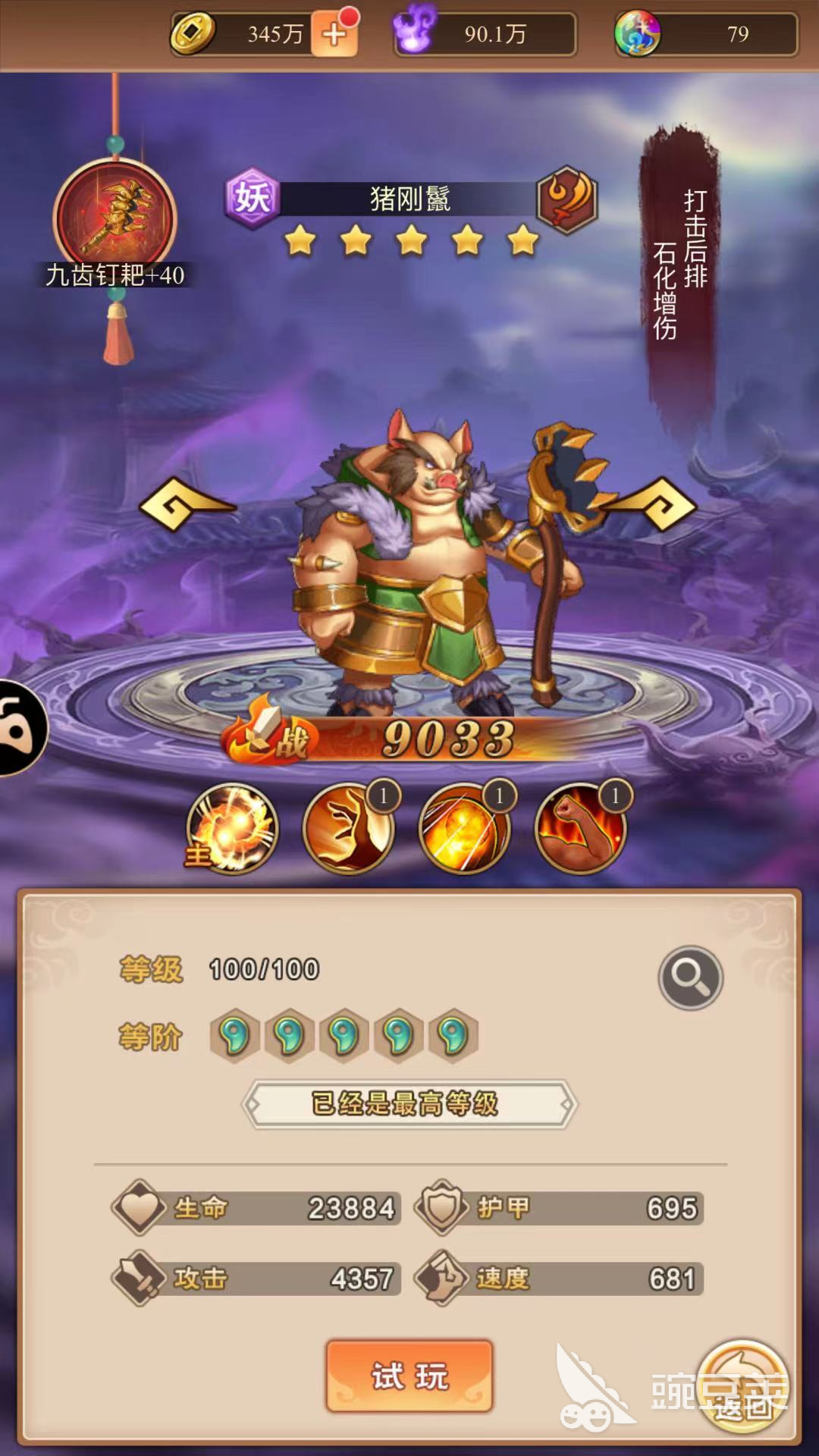
Task: Switch to the previous hero with left arrow
Action: click(187, 504)
